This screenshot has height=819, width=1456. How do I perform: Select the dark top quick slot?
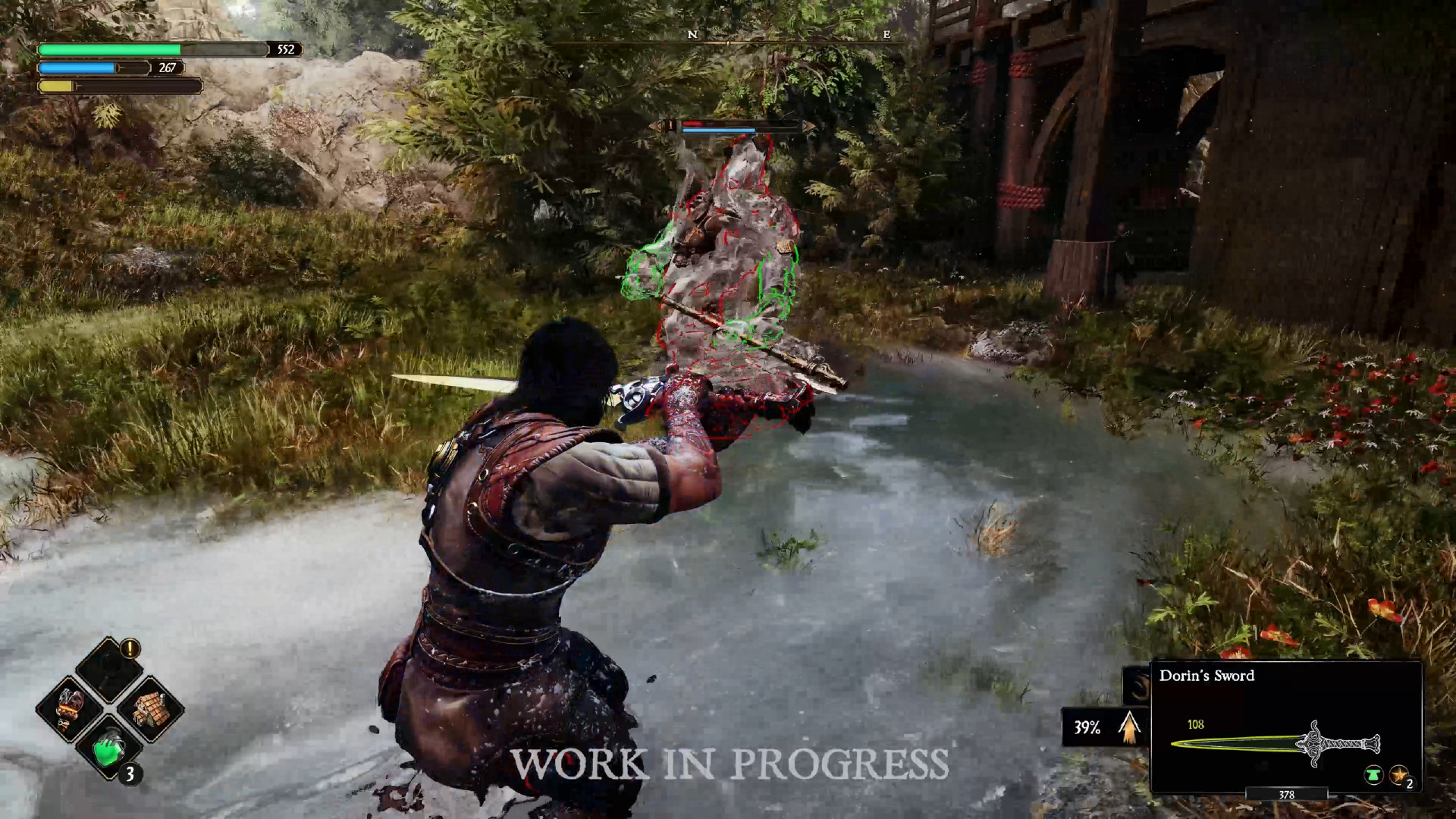coord(109,669)
